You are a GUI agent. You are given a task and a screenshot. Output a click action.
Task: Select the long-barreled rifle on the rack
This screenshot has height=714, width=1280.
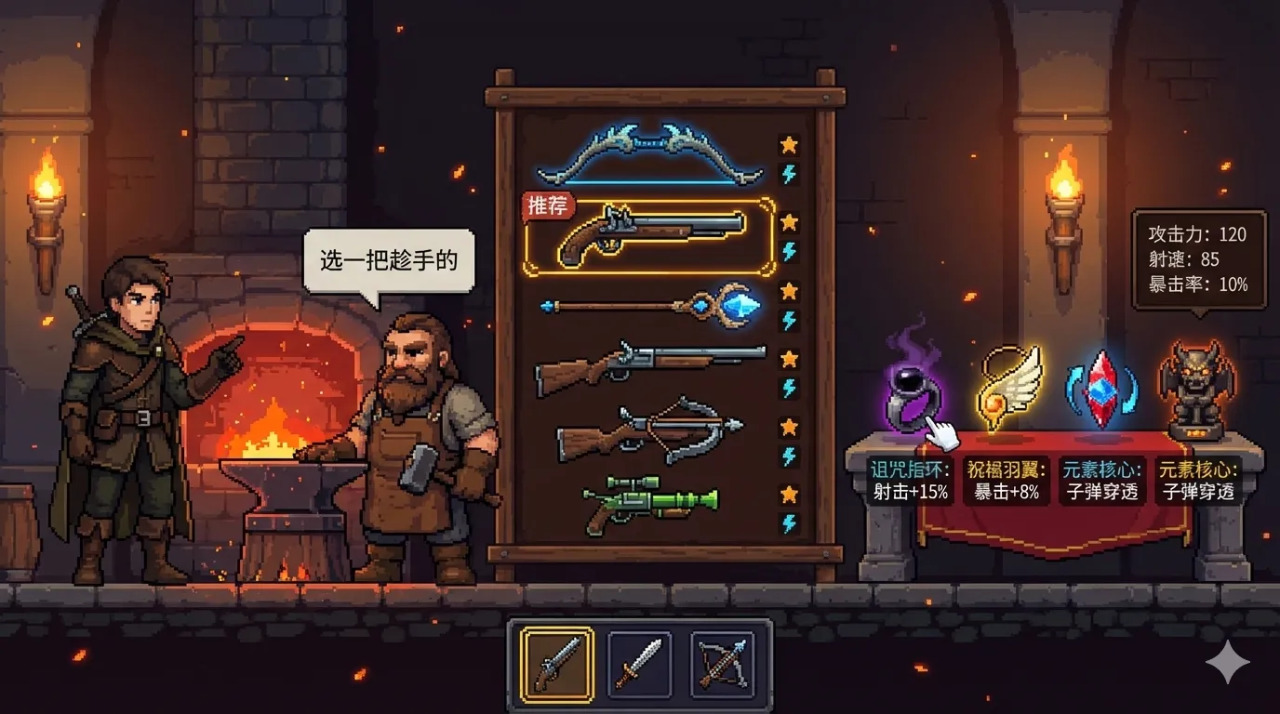[650, 367]
